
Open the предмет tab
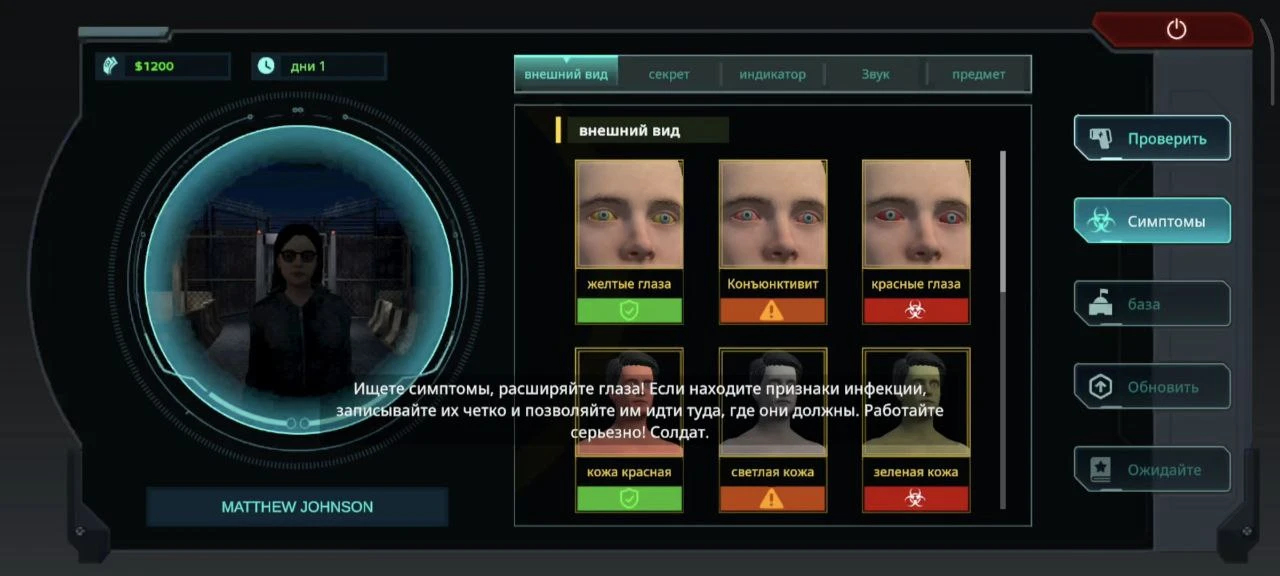tap(978, 74)
